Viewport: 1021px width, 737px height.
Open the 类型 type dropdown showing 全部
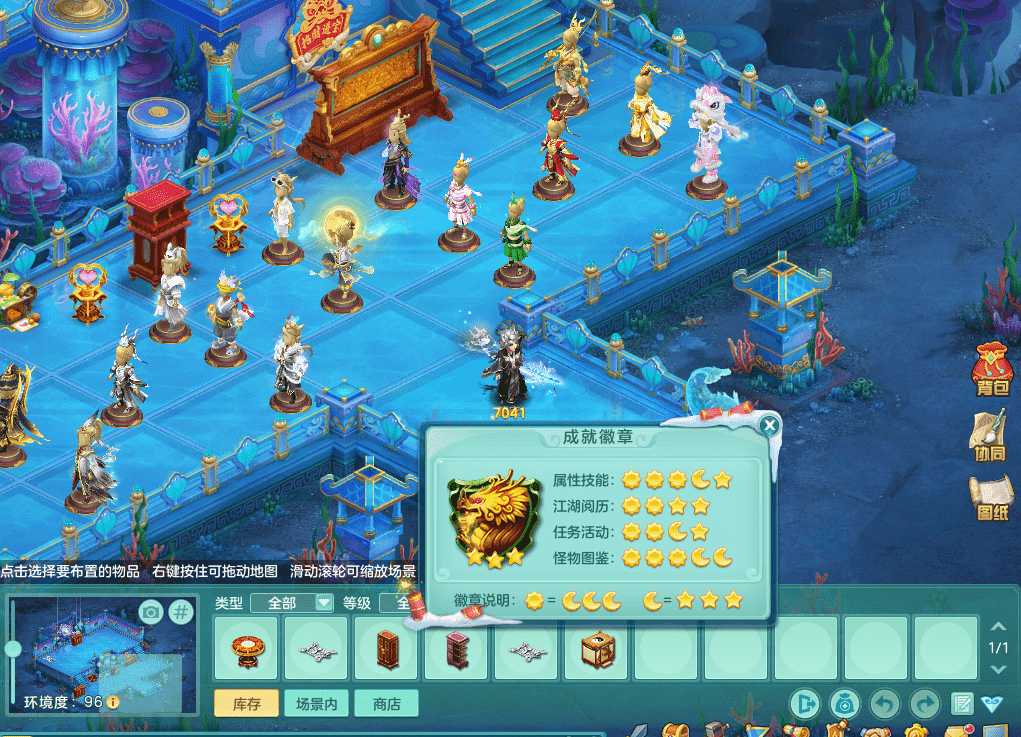point(292,602)
